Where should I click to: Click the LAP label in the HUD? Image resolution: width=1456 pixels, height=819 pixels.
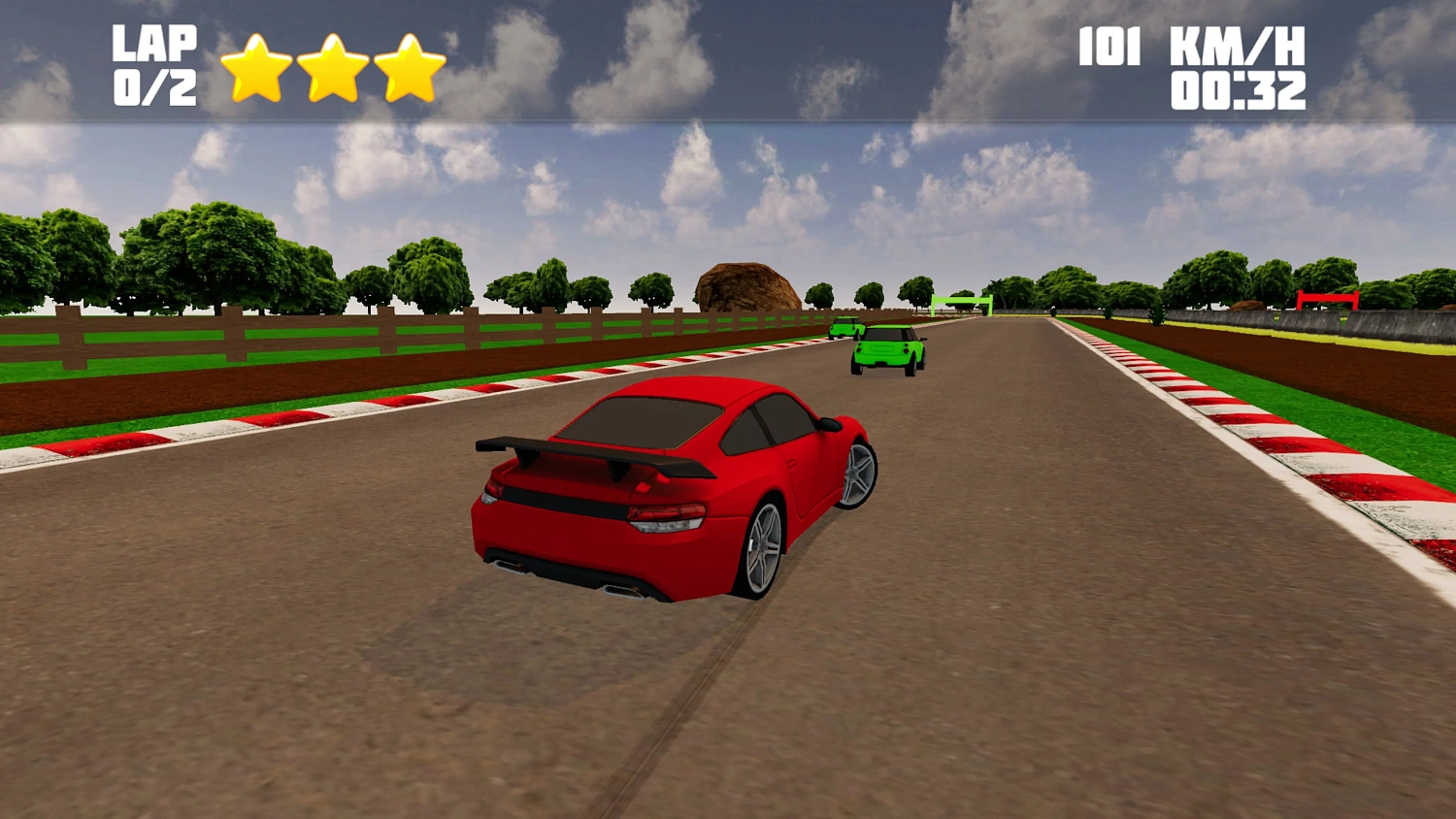(153, 42)
